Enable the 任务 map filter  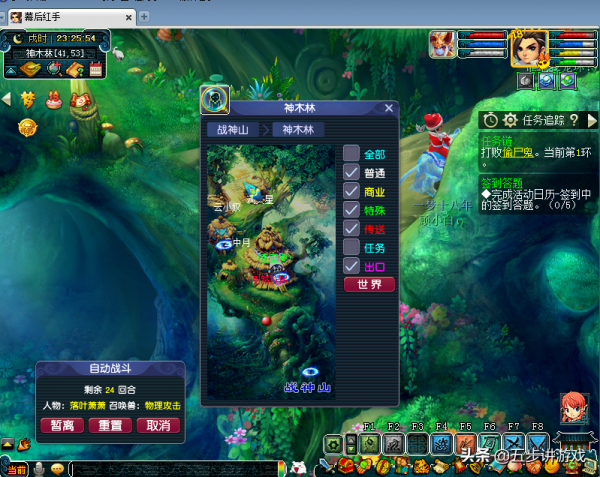[351, 247]
